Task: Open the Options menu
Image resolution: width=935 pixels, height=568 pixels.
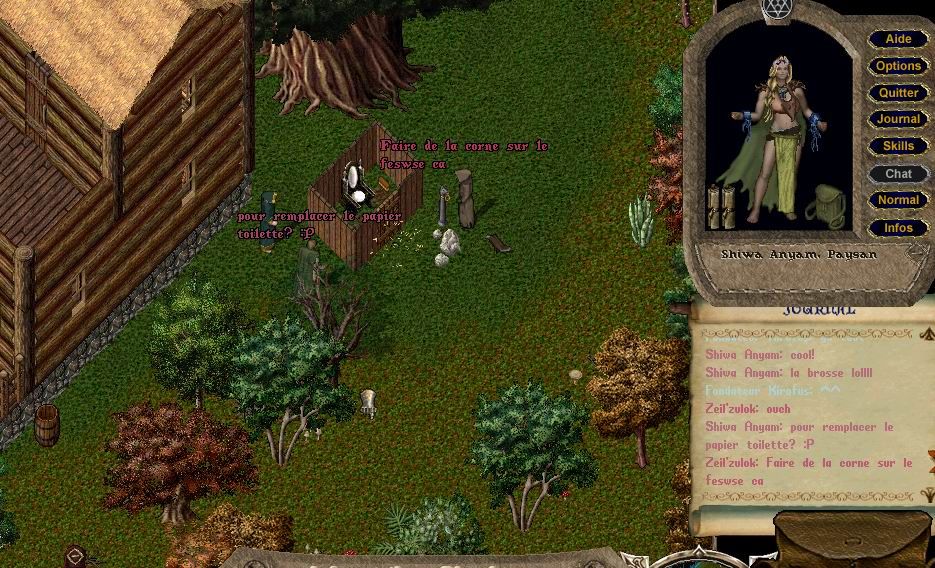Action: point(898,66)
